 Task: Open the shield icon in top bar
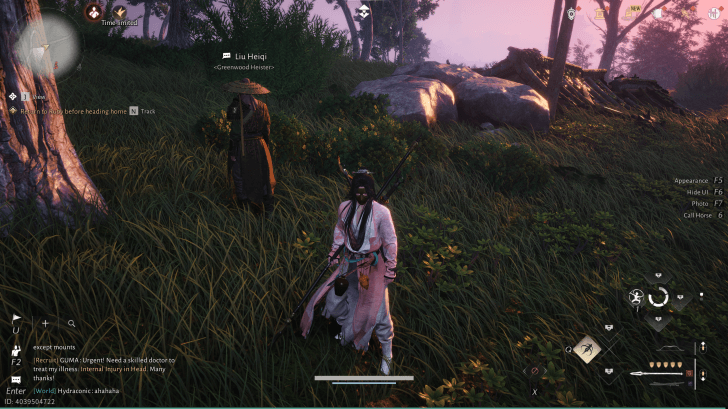(x=571, y=14)
